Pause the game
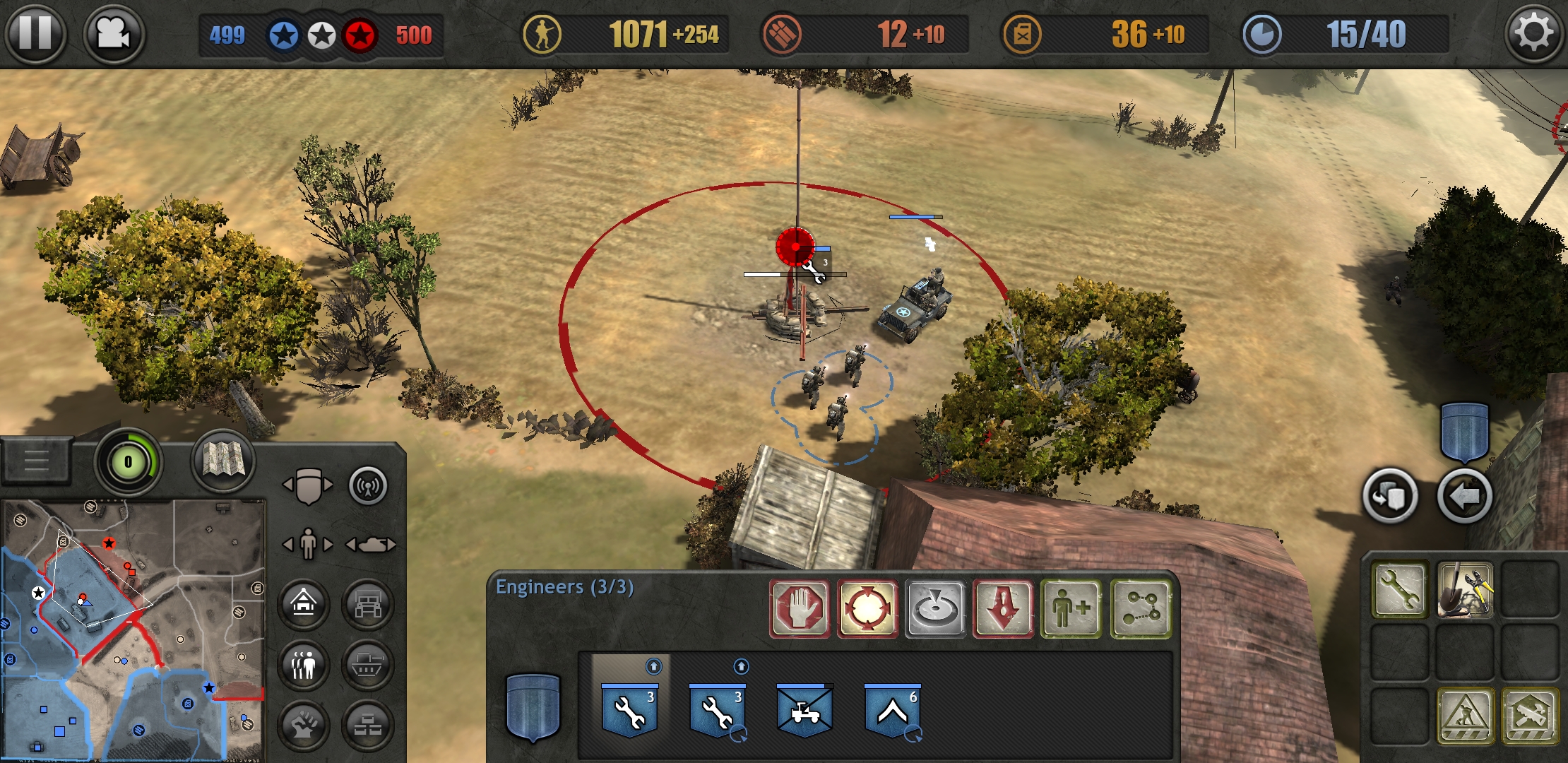Image resolution: width=1568 pixels, height=763 pixels. [35, 33]
